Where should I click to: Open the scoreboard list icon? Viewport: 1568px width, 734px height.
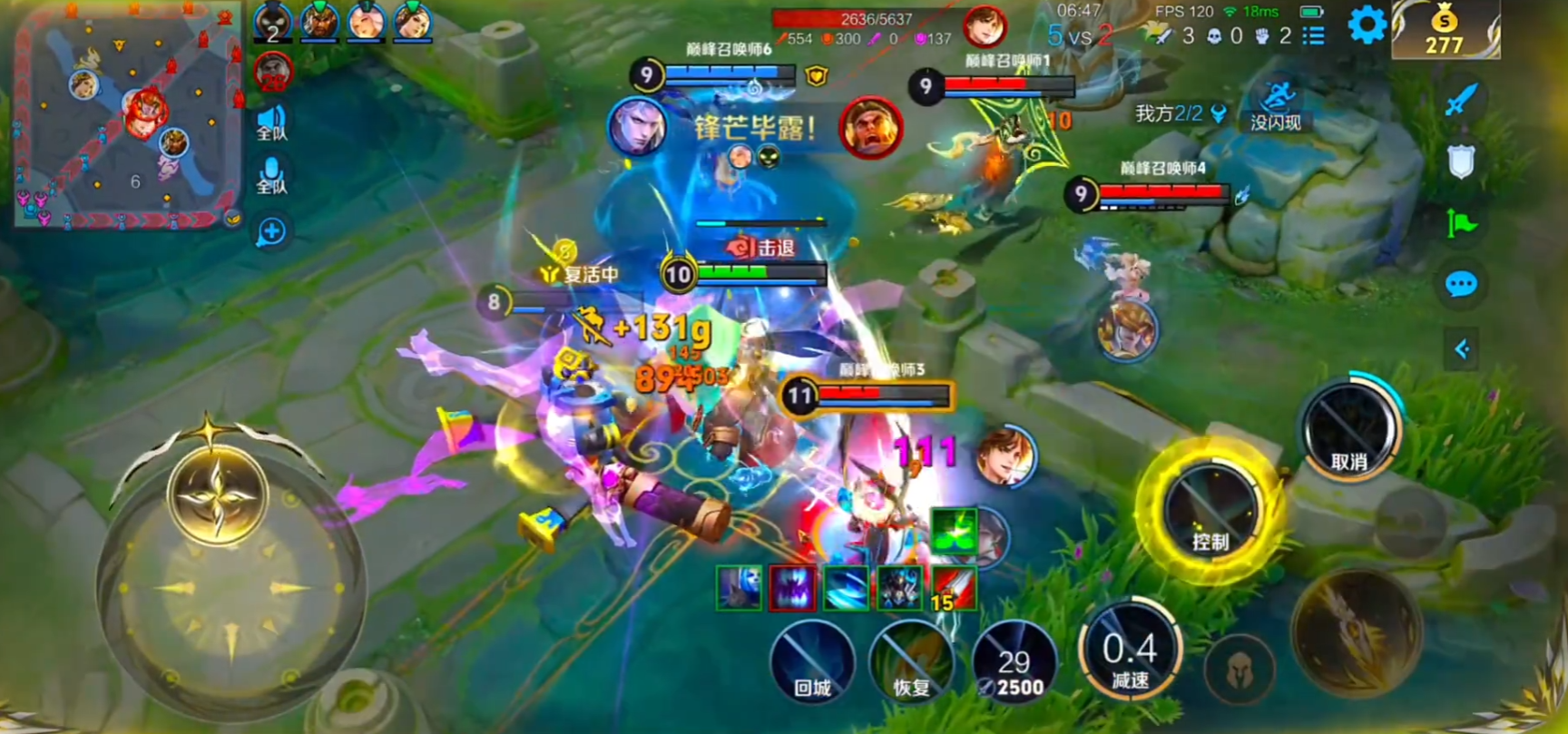tap(1313, 36)
